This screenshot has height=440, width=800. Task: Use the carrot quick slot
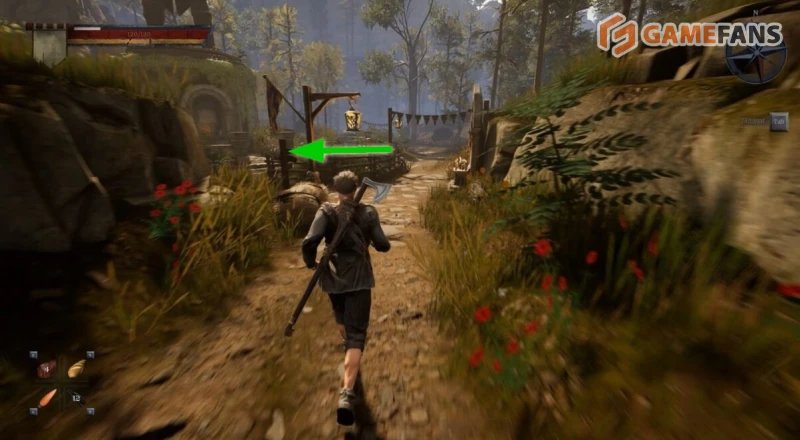(x=47, y=397)
